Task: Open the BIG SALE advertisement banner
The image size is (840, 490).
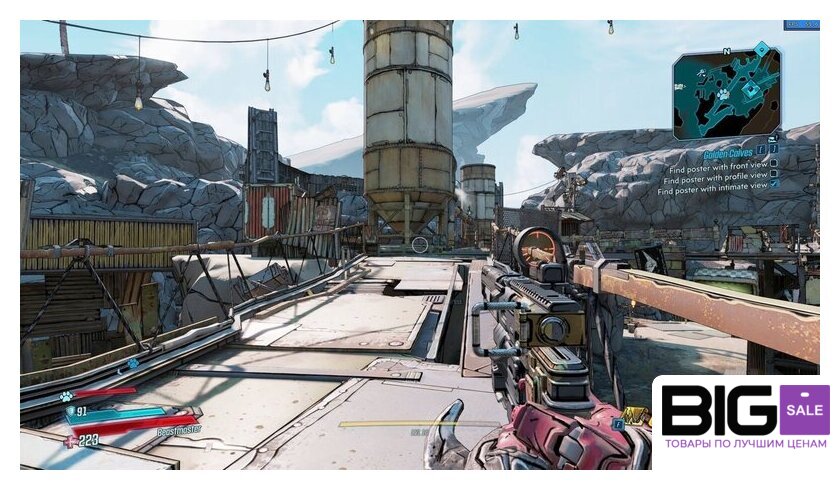Action: point(745,418)
